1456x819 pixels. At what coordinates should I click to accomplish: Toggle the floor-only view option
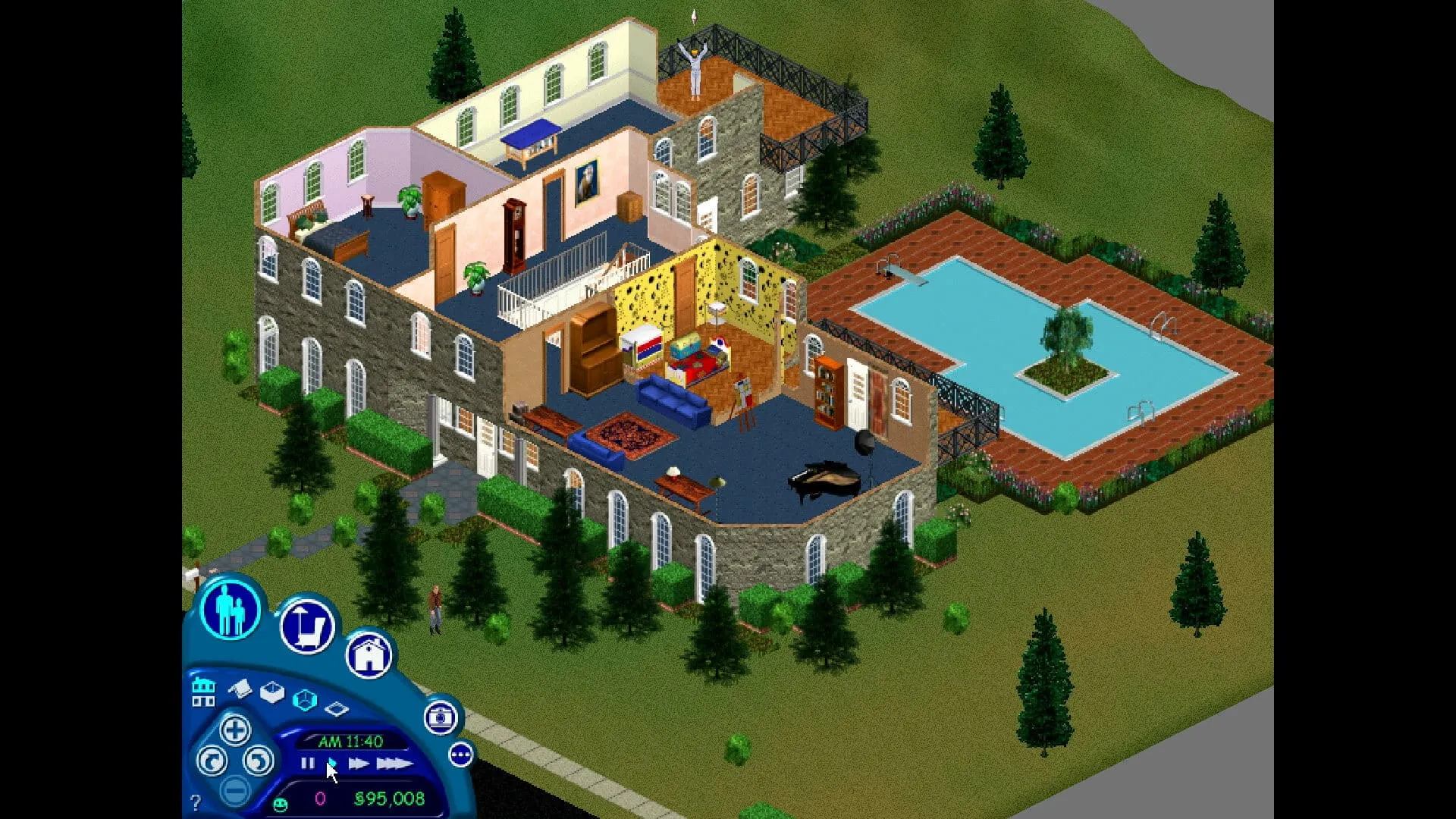click(336, 708)
